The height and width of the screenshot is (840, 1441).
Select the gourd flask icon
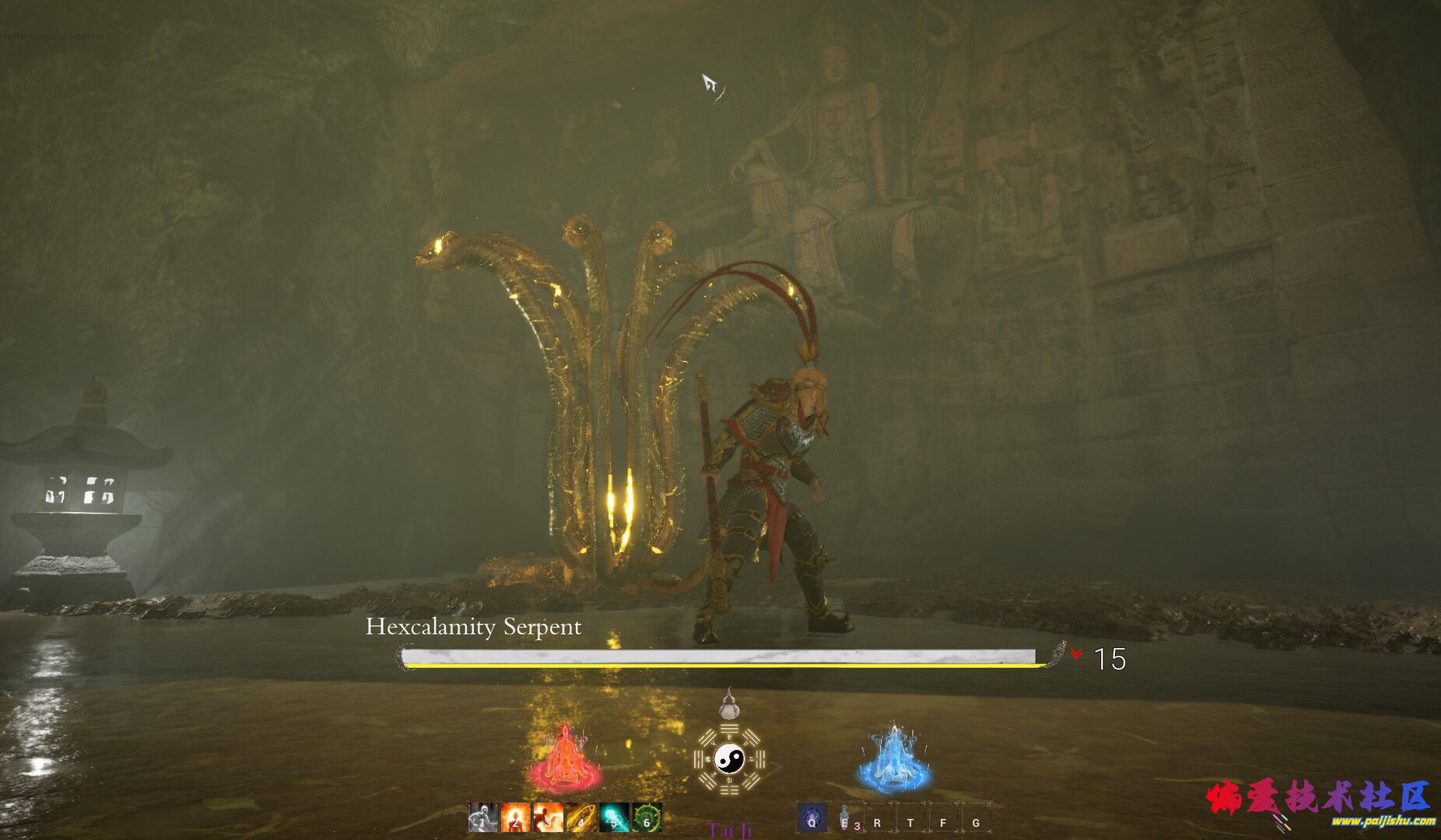coord(729,704)
